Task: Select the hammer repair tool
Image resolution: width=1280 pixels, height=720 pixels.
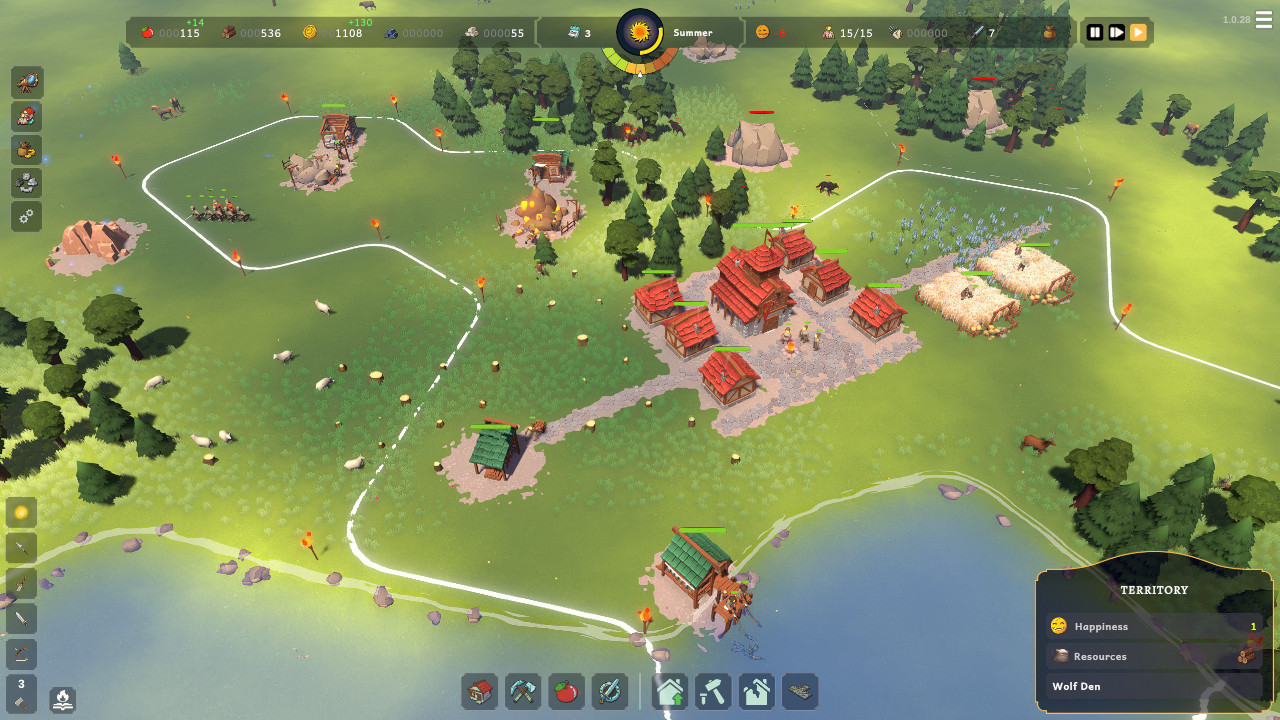Action: point(714,691)
